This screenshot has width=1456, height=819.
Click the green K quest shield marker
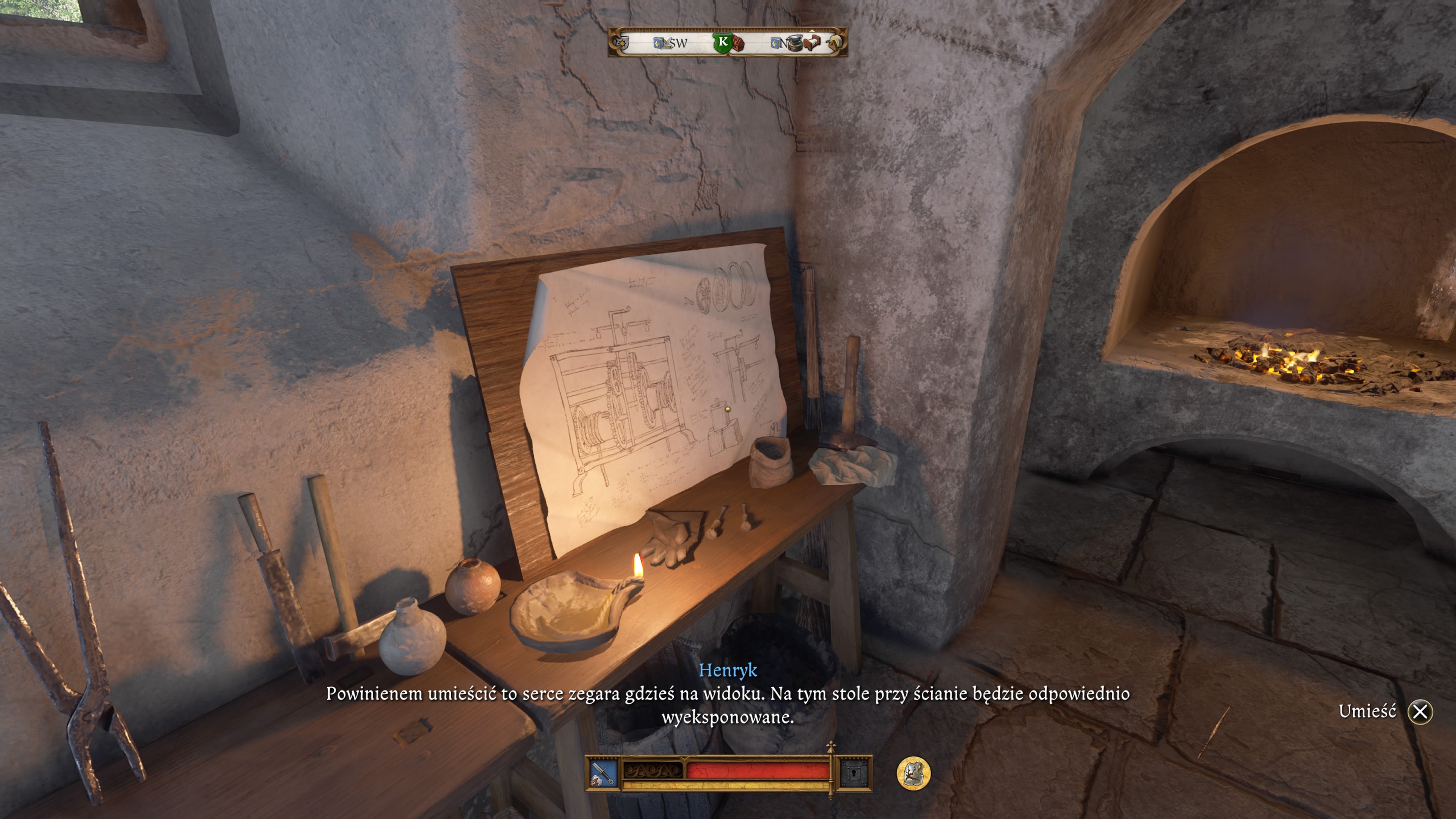pos(723,44)
